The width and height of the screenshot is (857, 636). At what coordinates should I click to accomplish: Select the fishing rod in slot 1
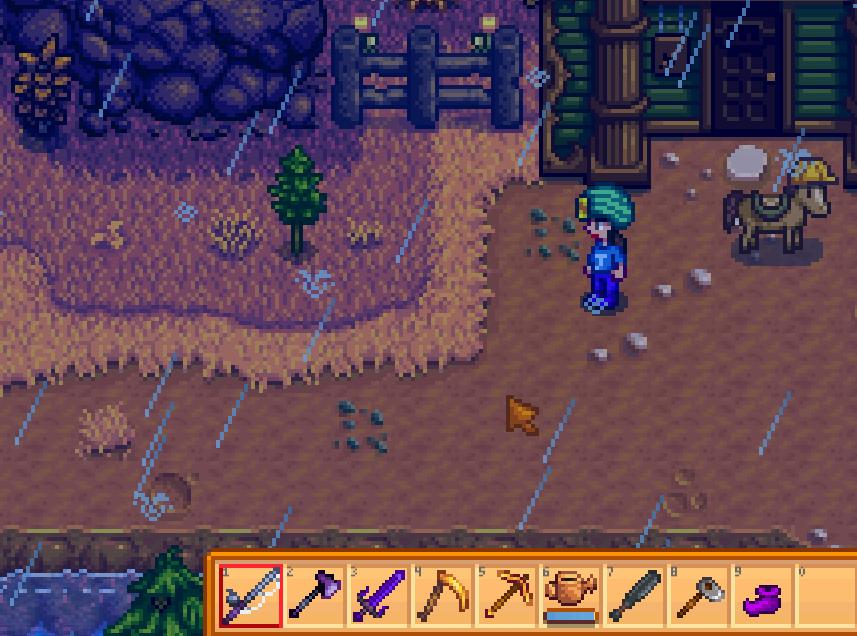pos(250,596)
